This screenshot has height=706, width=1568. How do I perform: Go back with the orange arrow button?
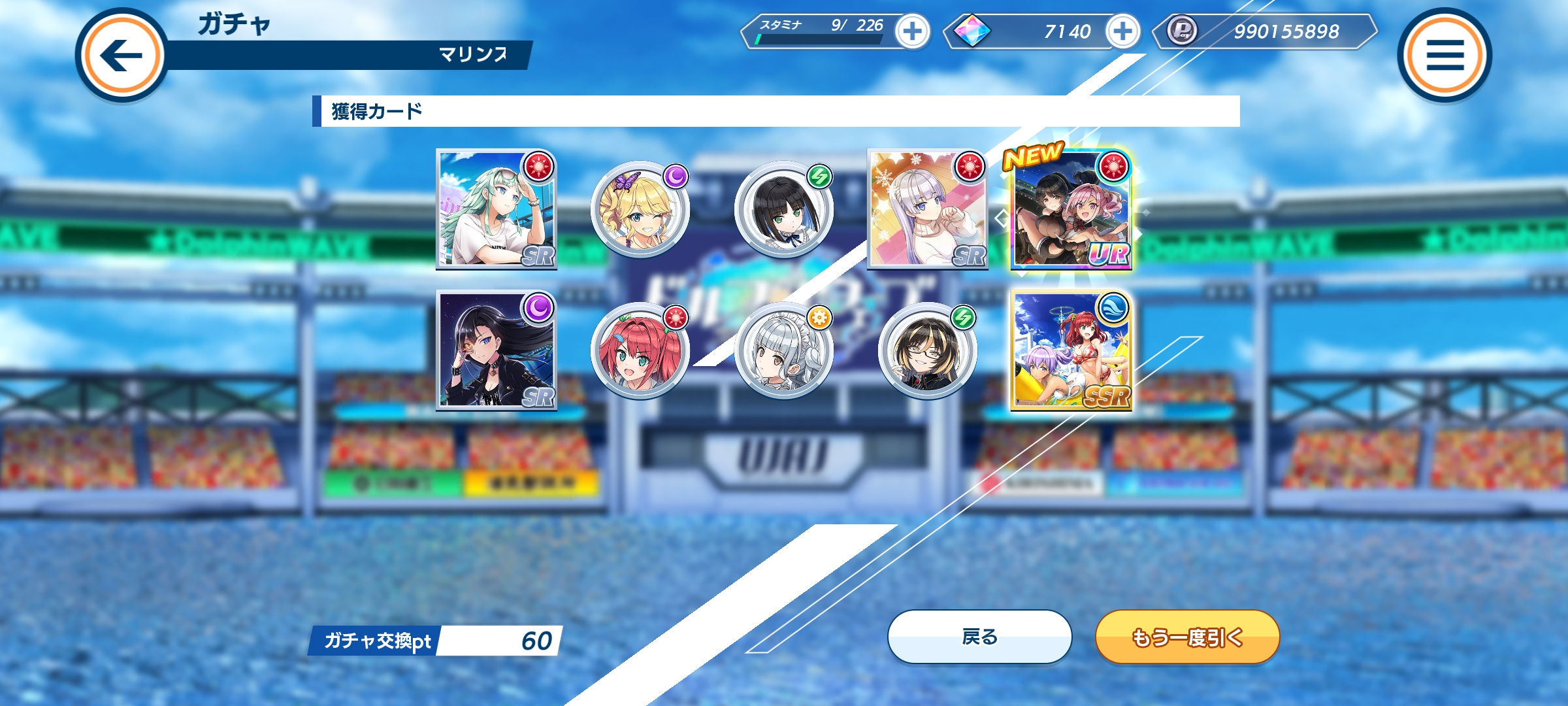122,55
